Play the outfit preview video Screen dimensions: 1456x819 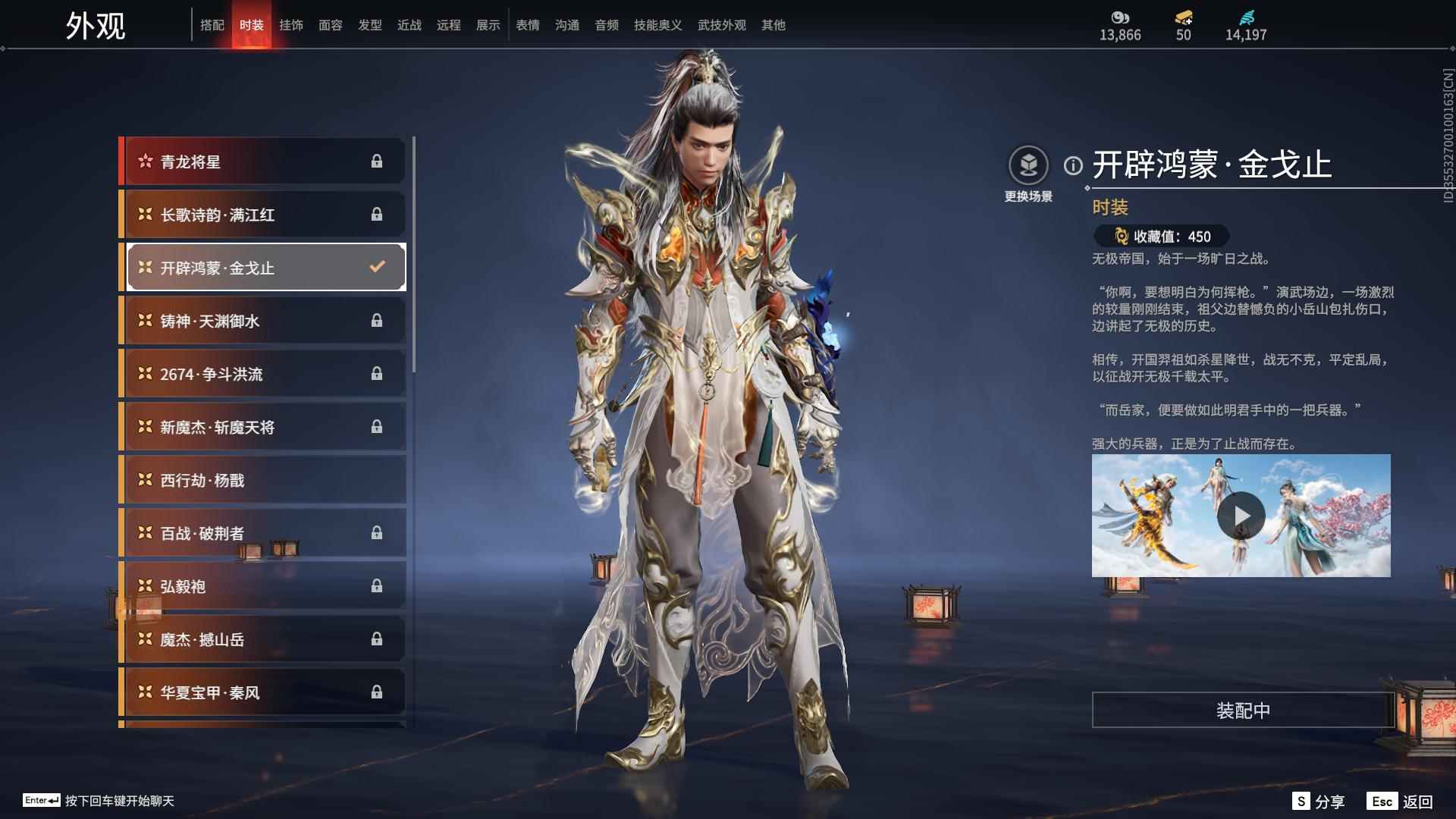[1241, 516]
